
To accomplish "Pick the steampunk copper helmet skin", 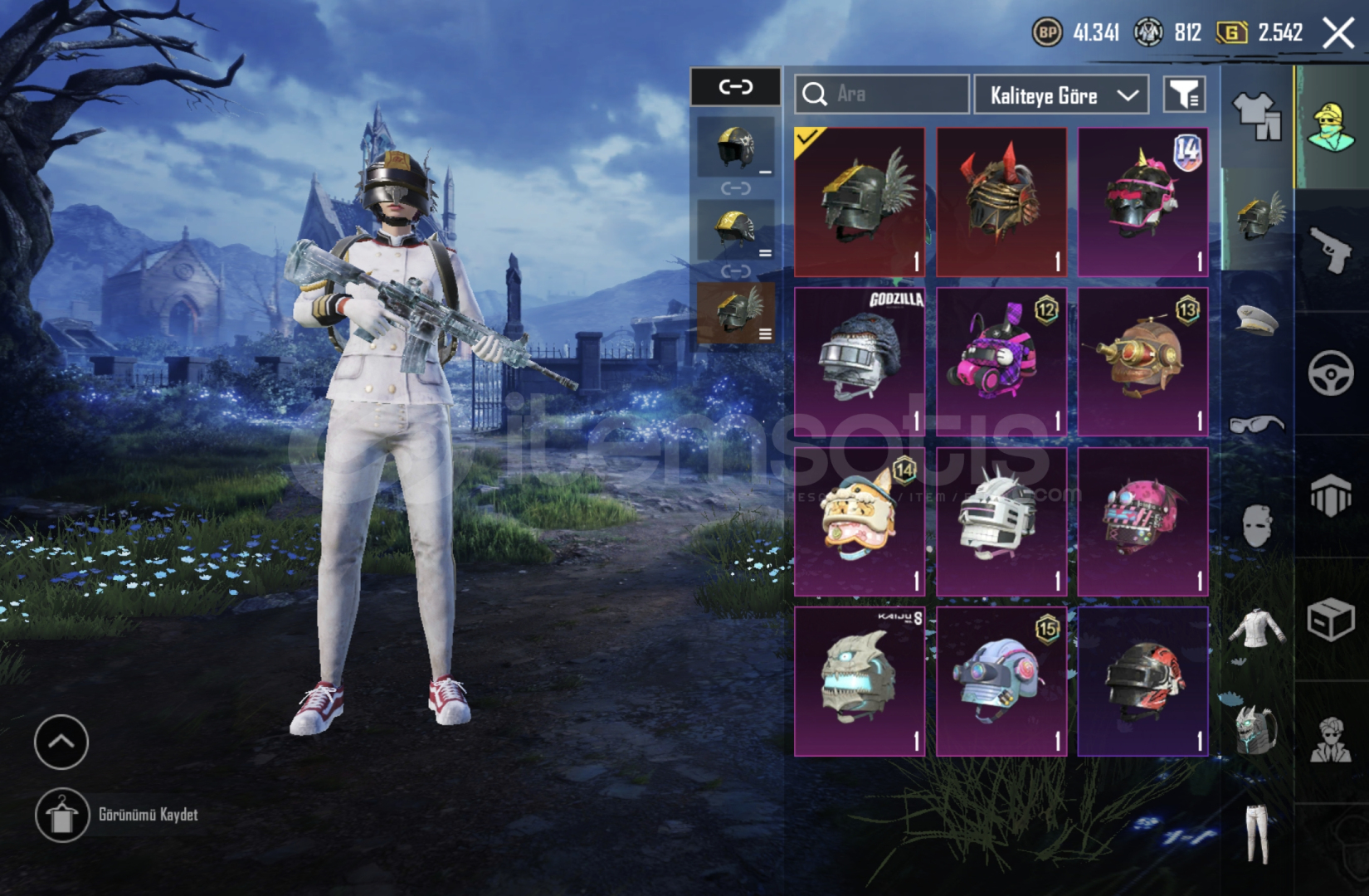I will (x=1142, y=362).
